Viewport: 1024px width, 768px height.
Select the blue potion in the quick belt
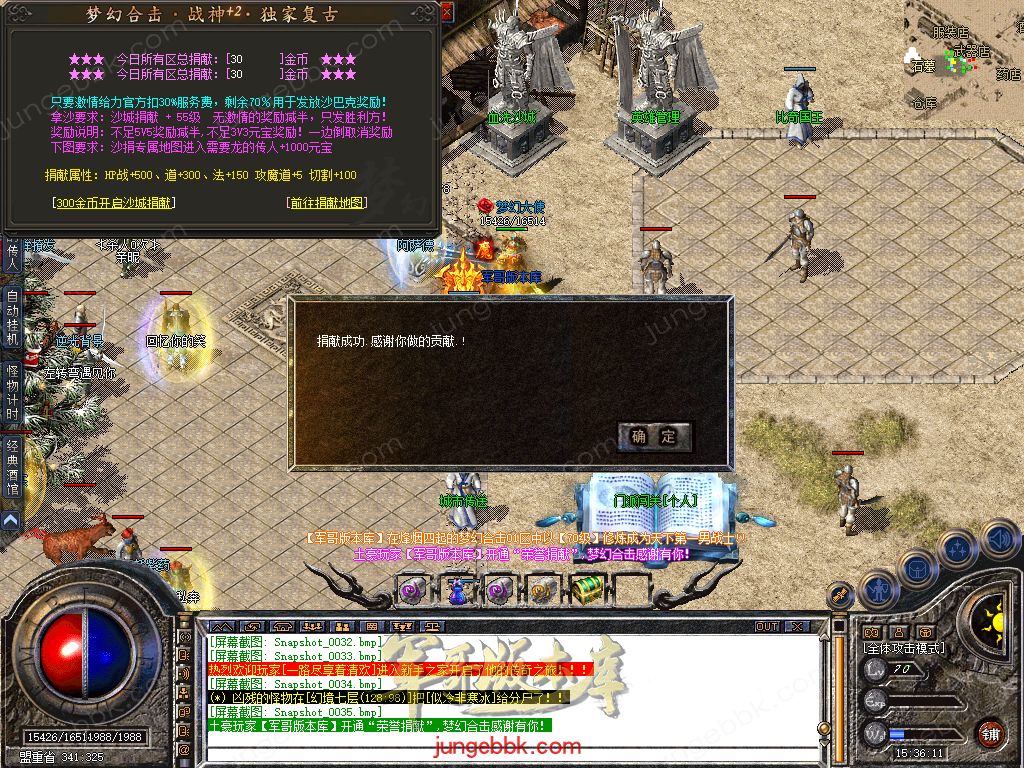coord(457,591)
